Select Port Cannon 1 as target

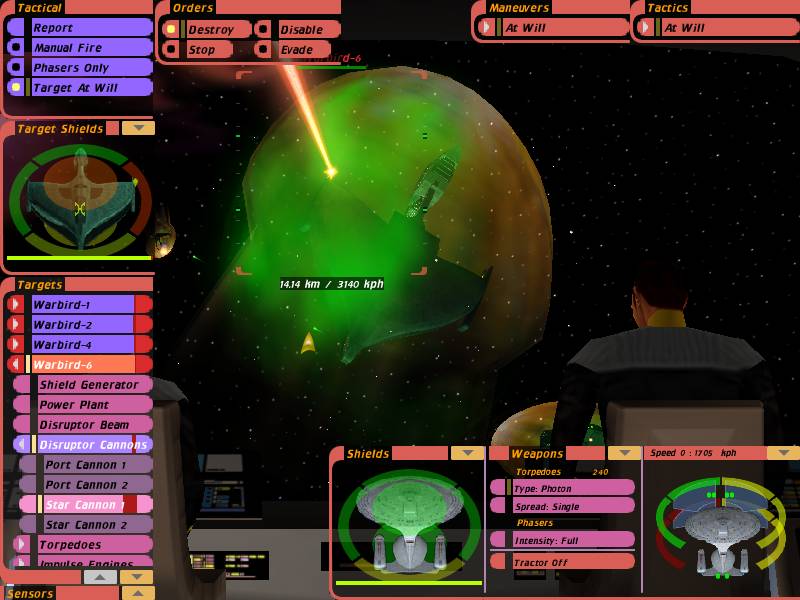tap(88, 464)
